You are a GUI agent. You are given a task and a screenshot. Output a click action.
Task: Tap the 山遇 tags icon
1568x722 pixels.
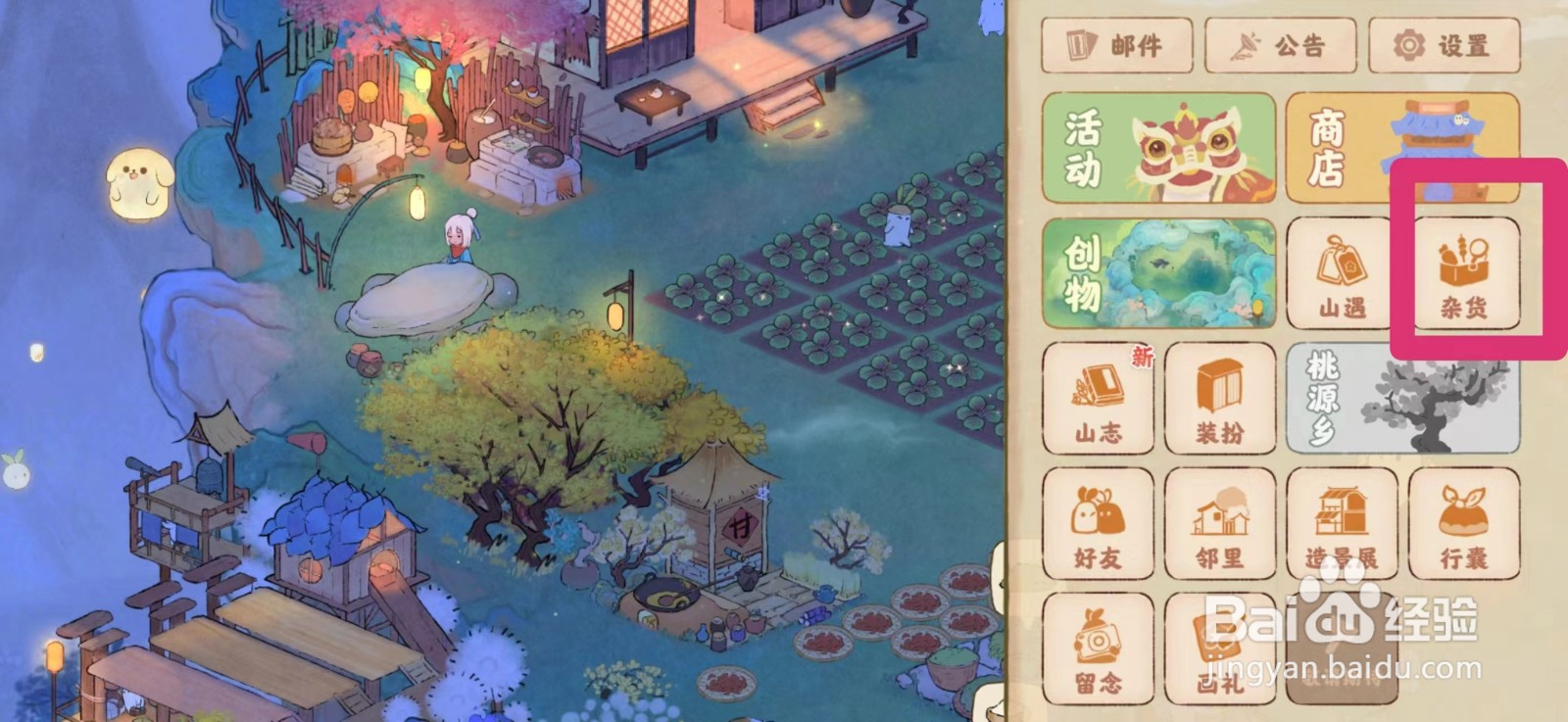point(1338,274)
